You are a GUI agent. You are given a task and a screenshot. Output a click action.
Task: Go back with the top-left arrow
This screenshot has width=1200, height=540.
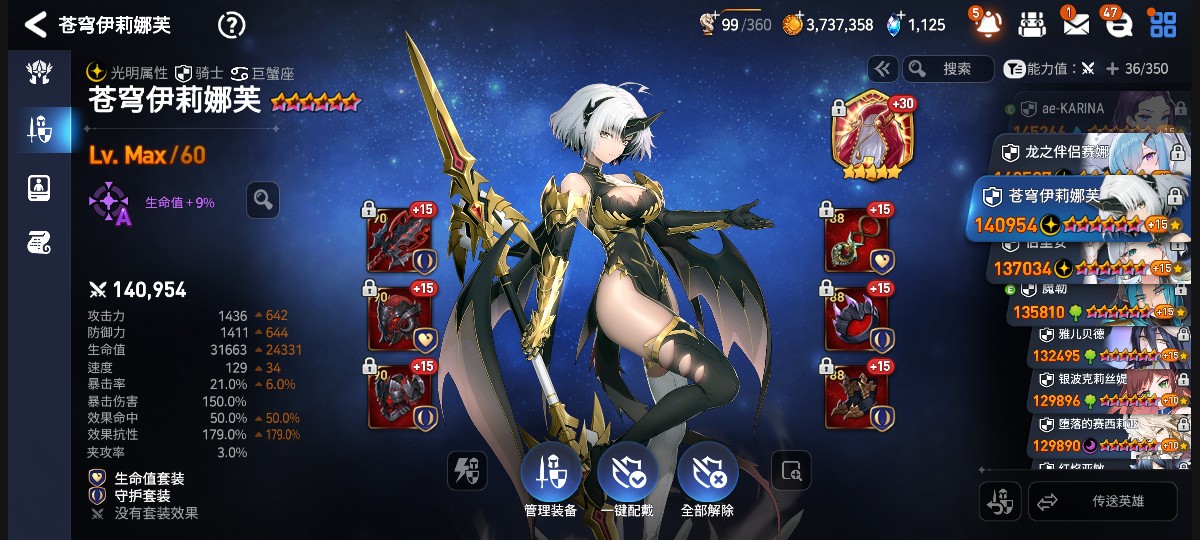point(35,25)
